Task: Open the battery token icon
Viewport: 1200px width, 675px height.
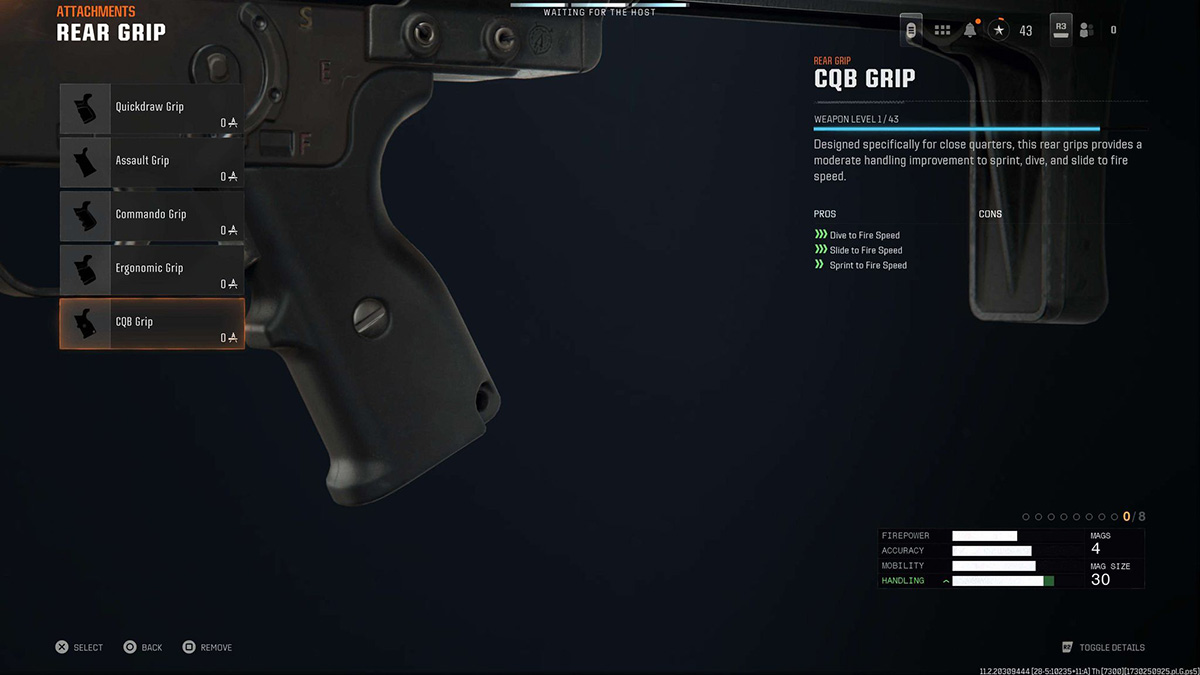Action: [x=910, y=30]
